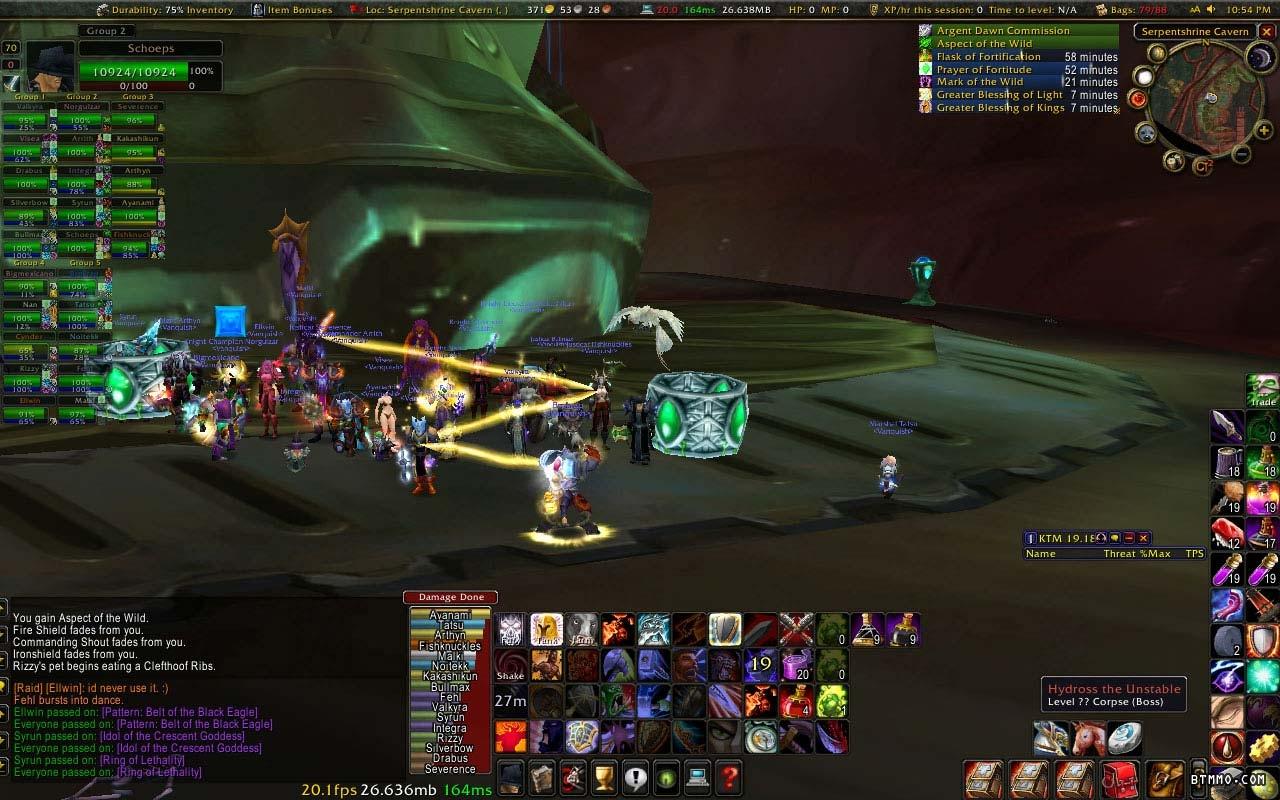Summon the brown horse mount icon
The image size is (1280, 800).
[x=1088, y=738]
